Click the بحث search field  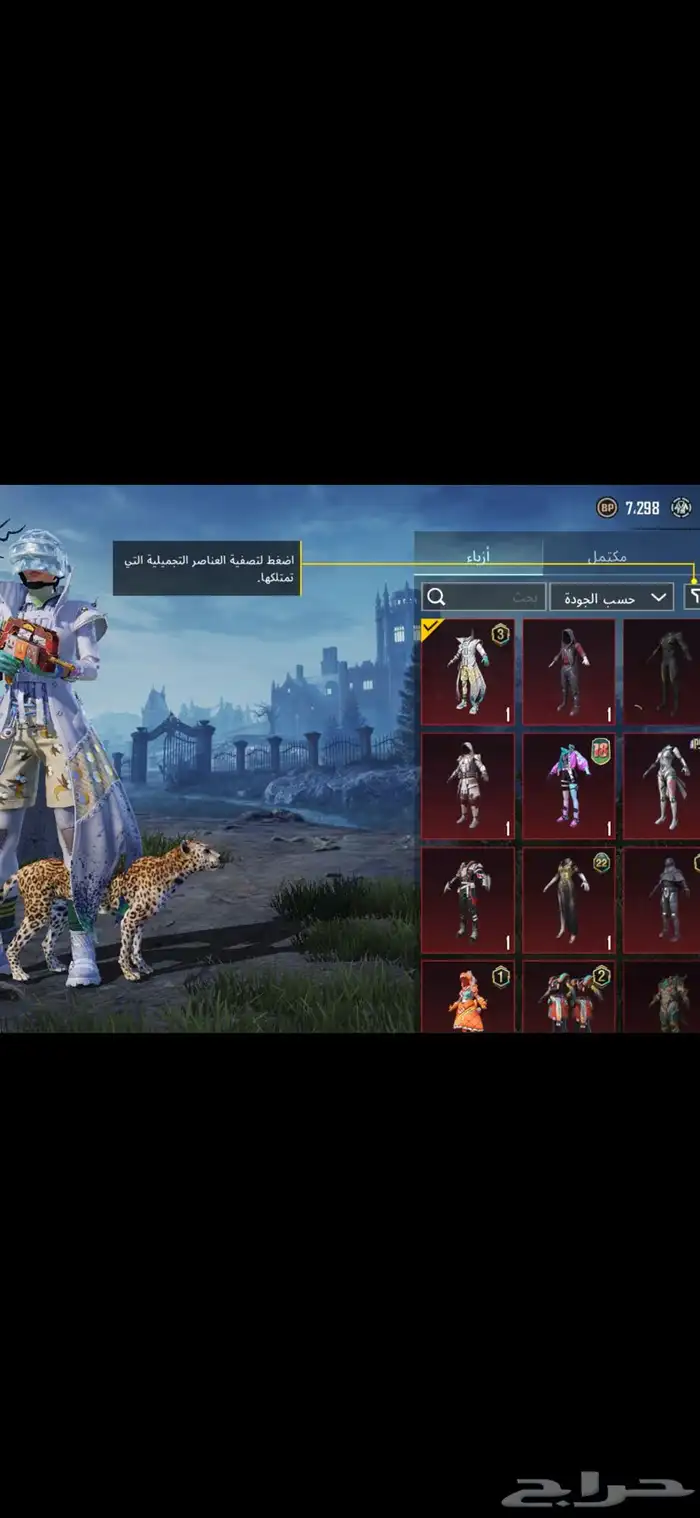(484, 598)
